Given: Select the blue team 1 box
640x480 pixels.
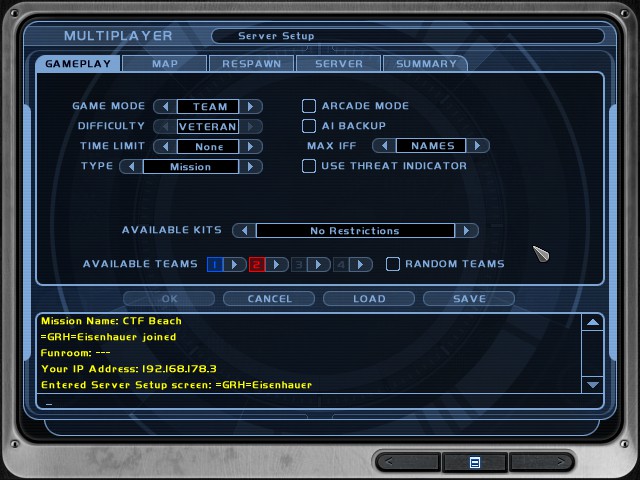Looking at the screenshot, I should [x=214, y=264].
